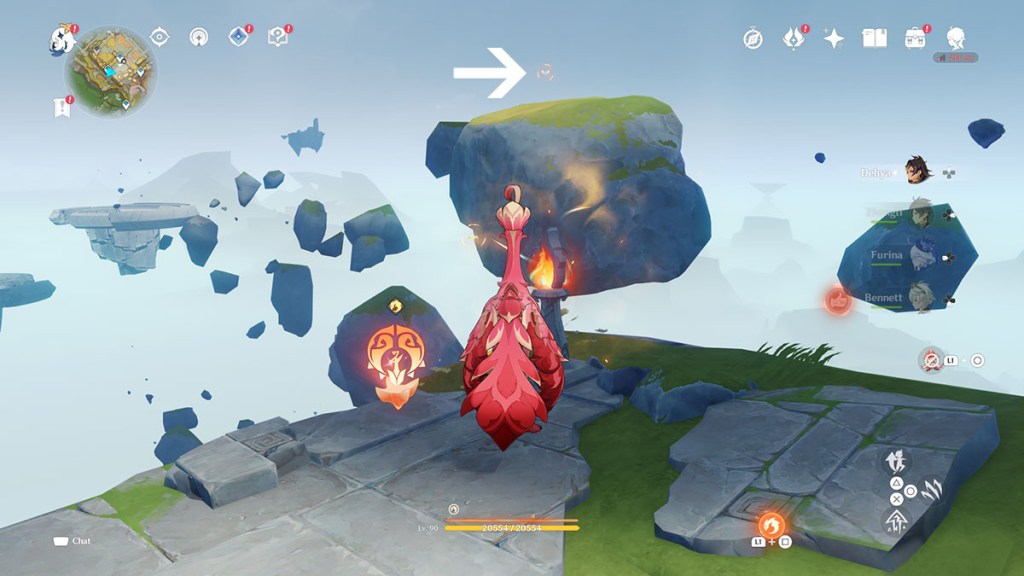
Task: Open the Paimon menu
Action: coord(64,39)
